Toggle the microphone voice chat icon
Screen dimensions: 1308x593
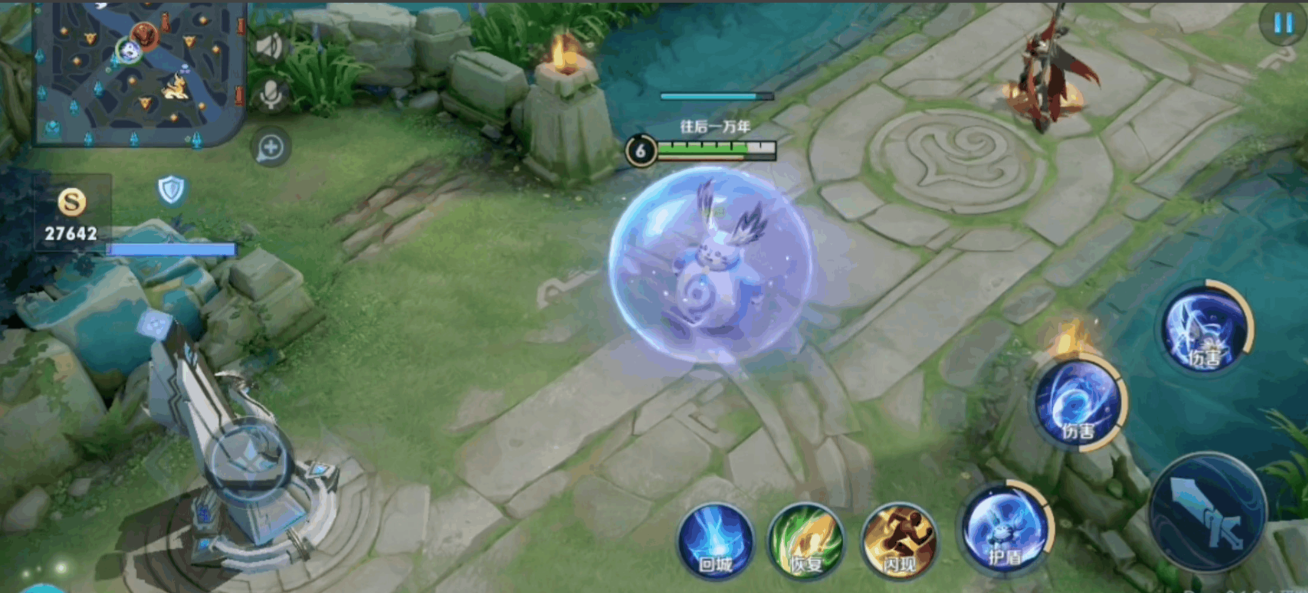coord(270,94)
